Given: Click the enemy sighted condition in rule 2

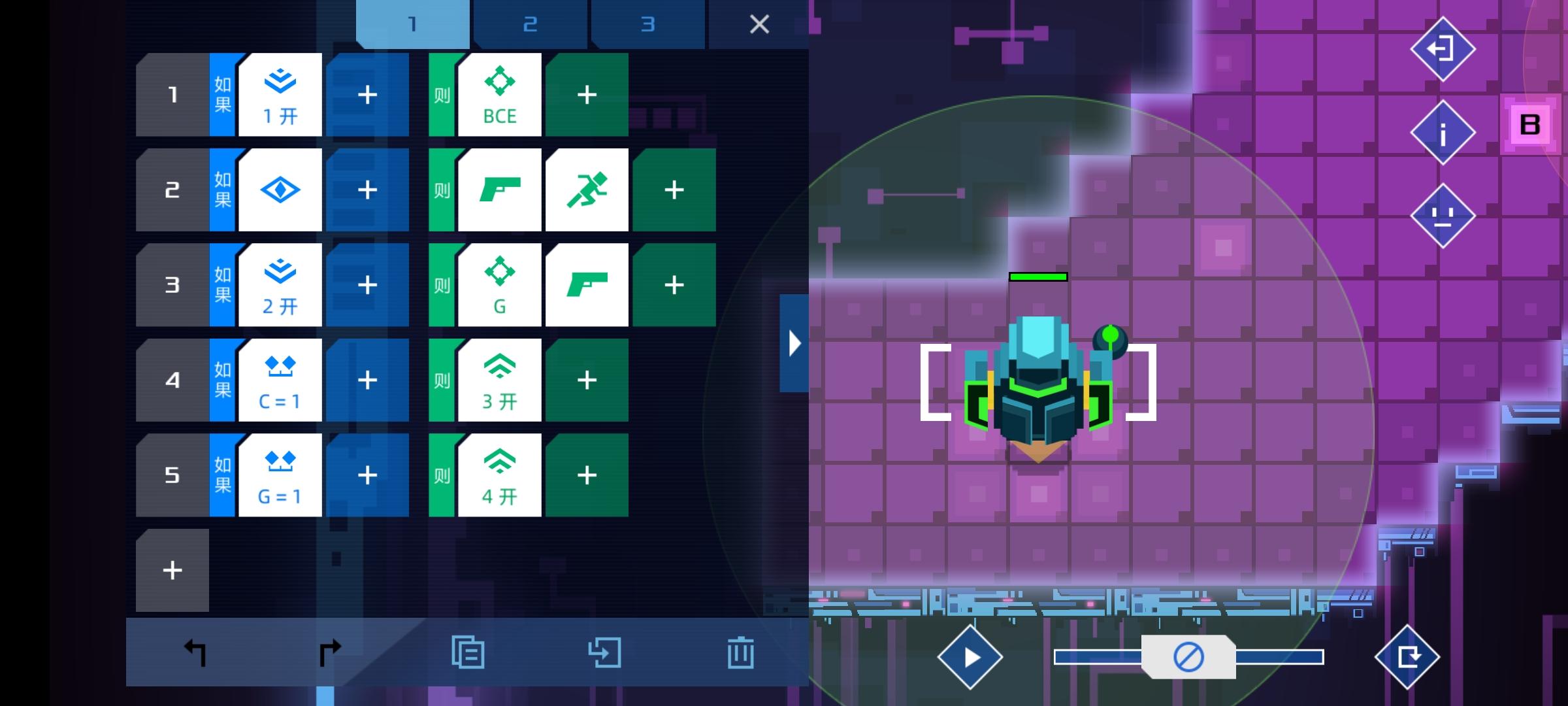Looking at the screenshot, I should pyautogui.click(x=279, y=189).
